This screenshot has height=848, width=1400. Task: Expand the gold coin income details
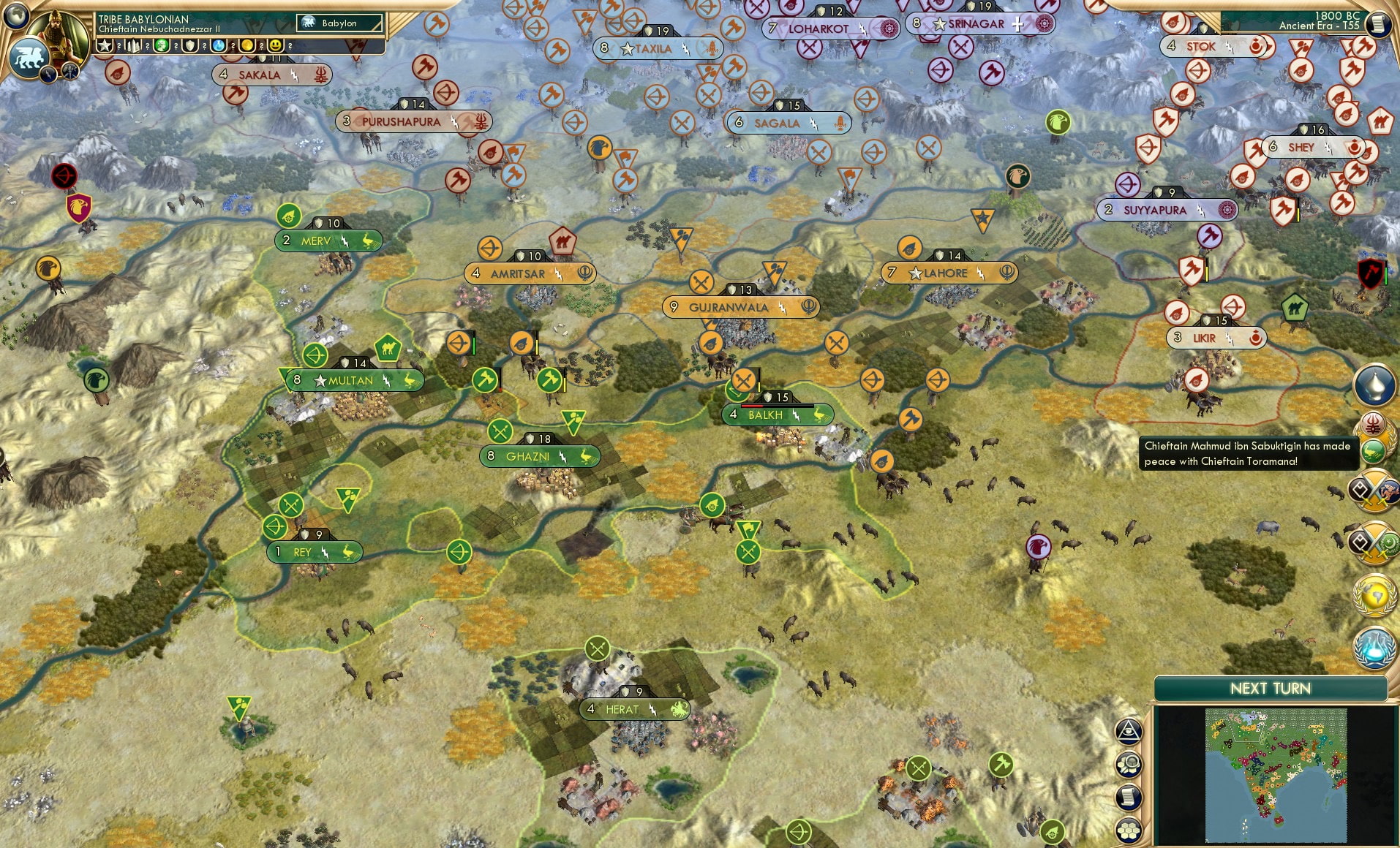click(246, 46)
